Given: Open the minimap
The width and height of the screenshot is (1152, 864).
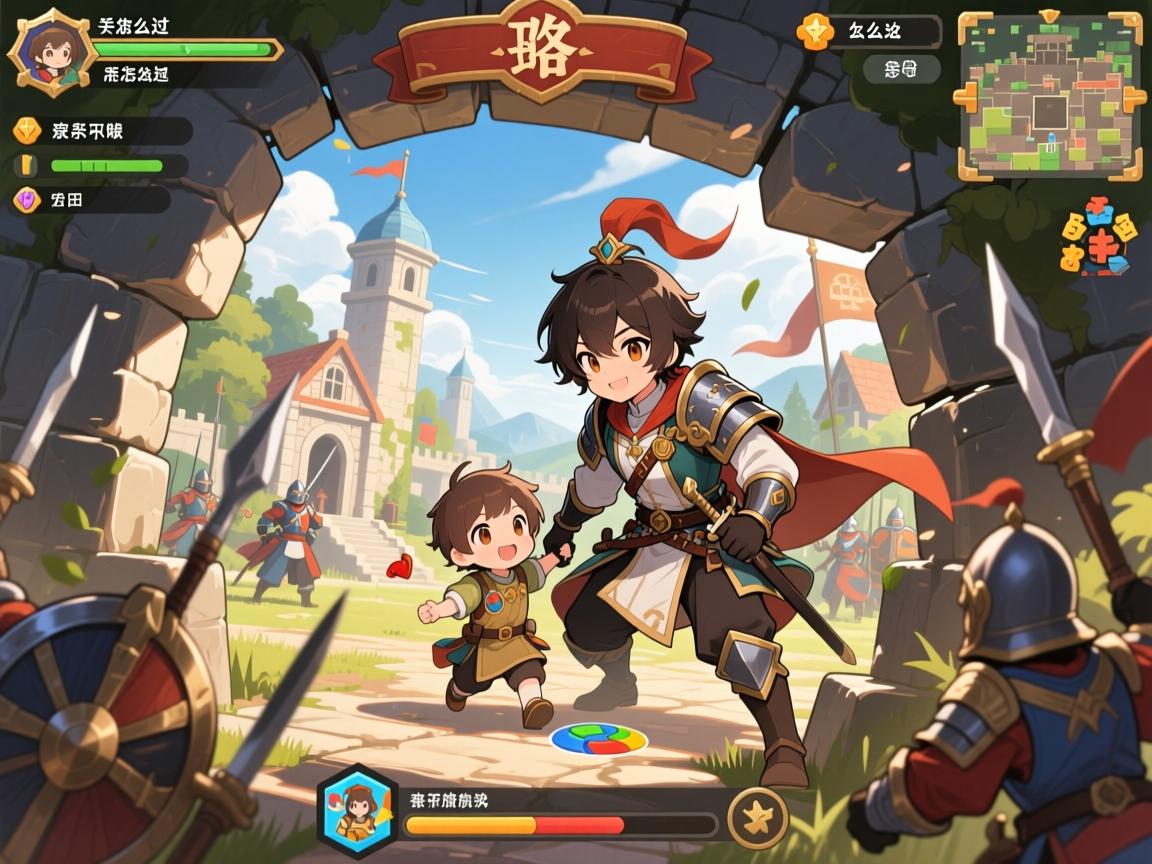Looking at the screenshot, I should [1049, 97].
